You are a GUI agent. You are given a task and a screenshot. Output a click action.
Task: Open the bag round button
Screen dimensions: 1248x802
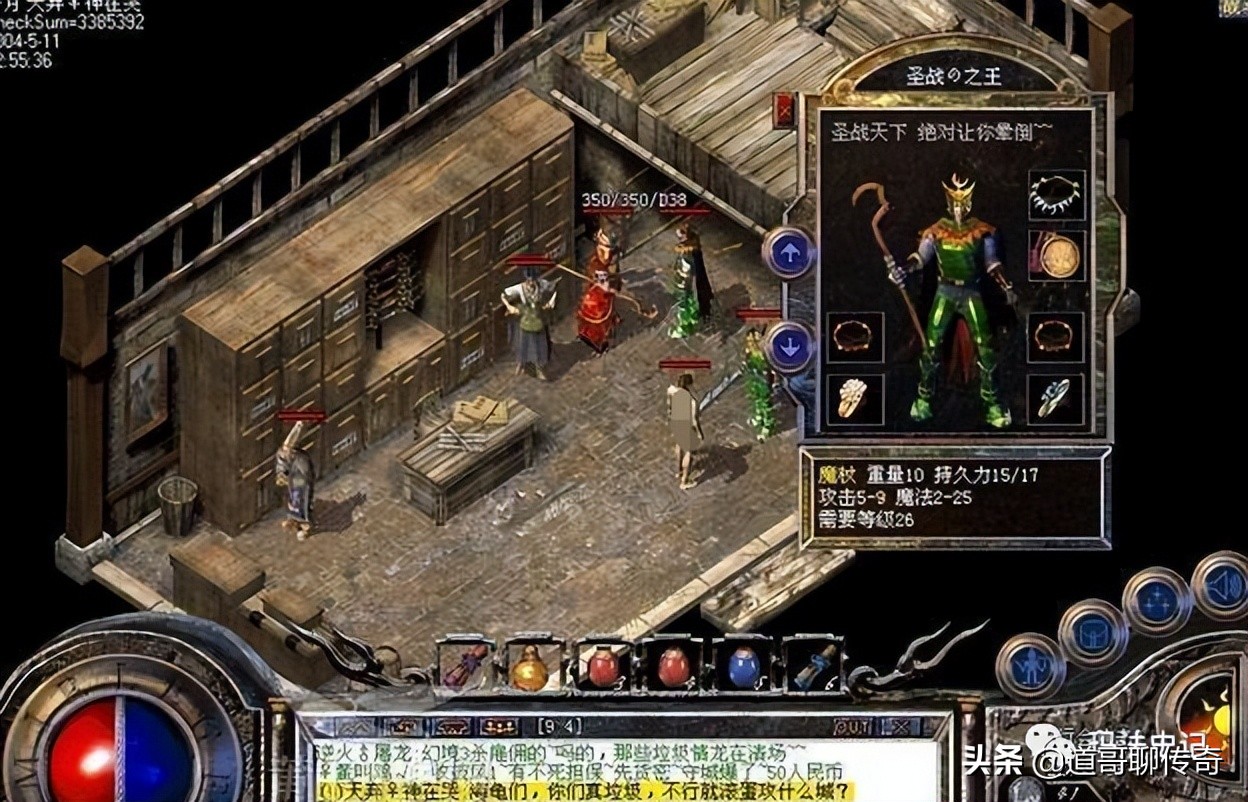tap(1092, 632)
